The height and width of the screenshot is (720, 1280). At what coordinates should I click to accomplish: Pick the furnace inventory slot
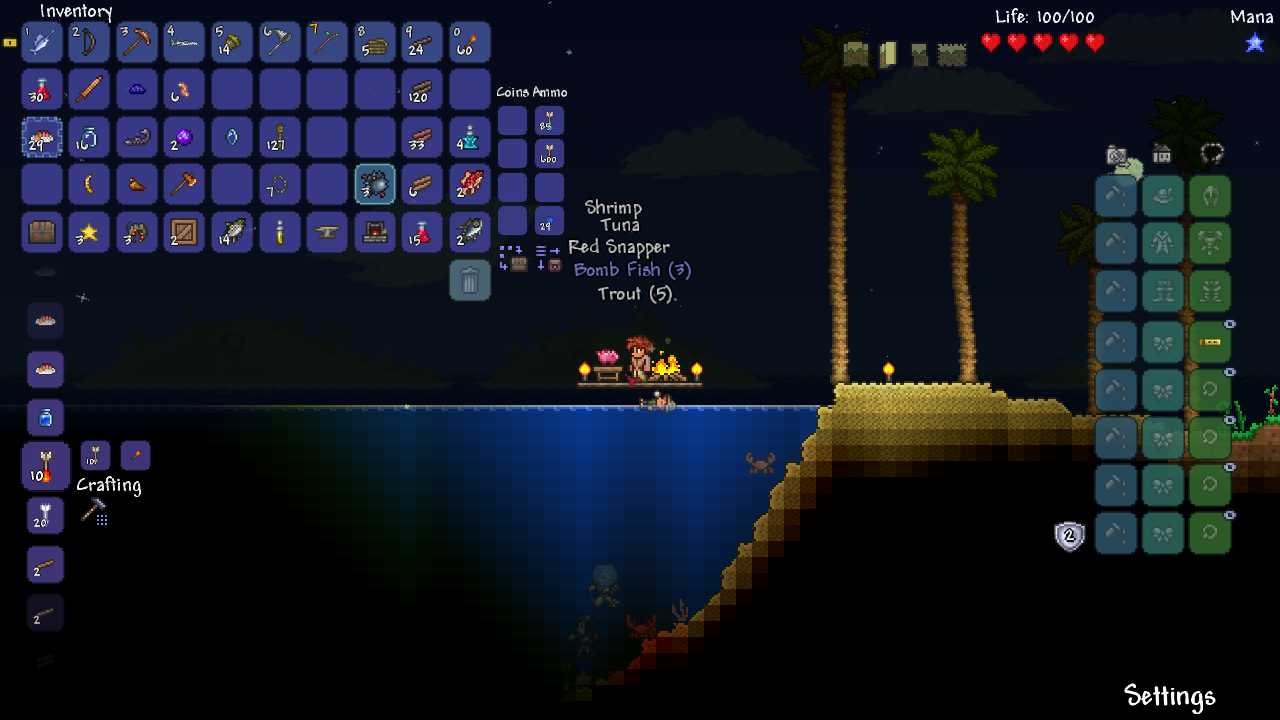[x=375, y=232]
